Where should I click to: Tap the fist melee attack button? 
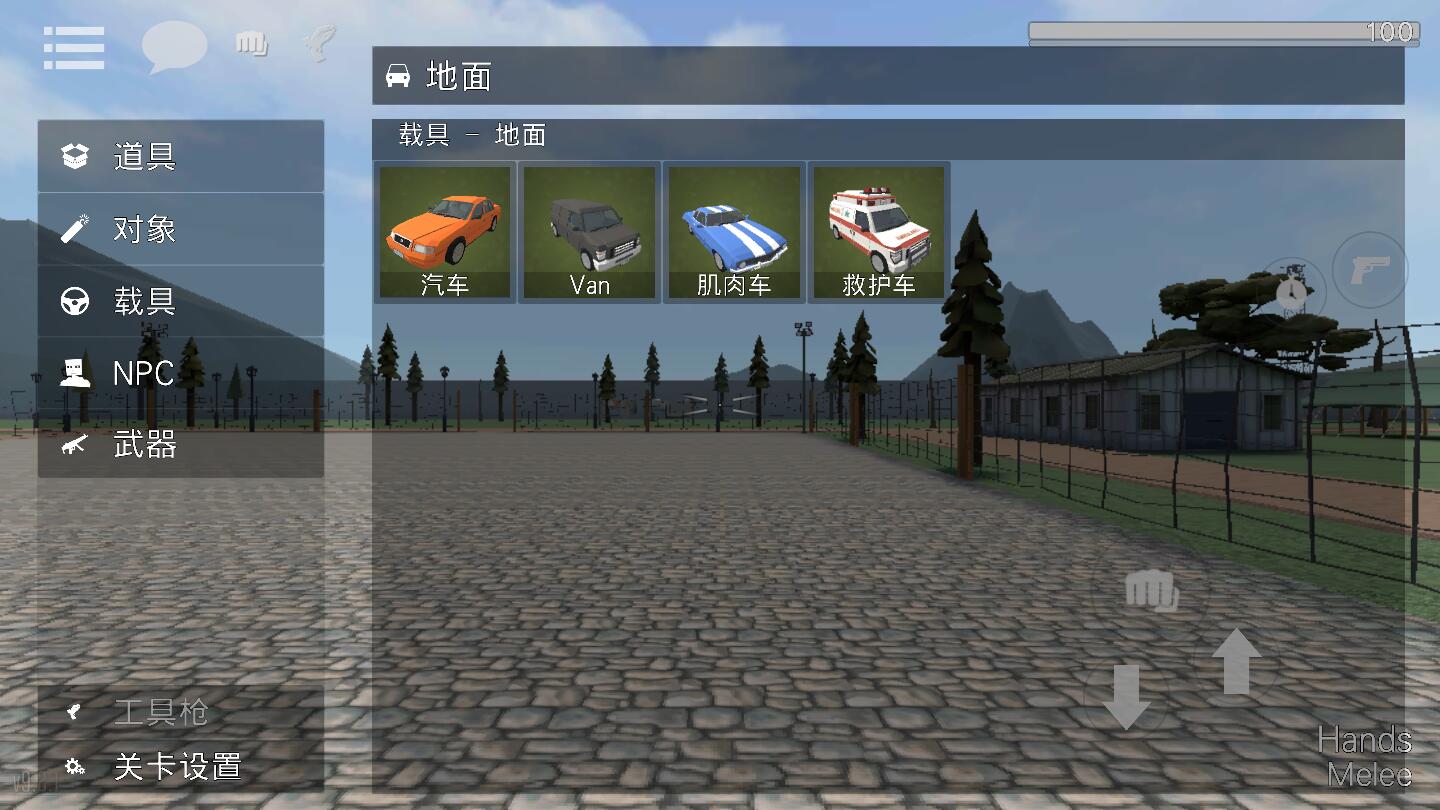coord(1152,591)
